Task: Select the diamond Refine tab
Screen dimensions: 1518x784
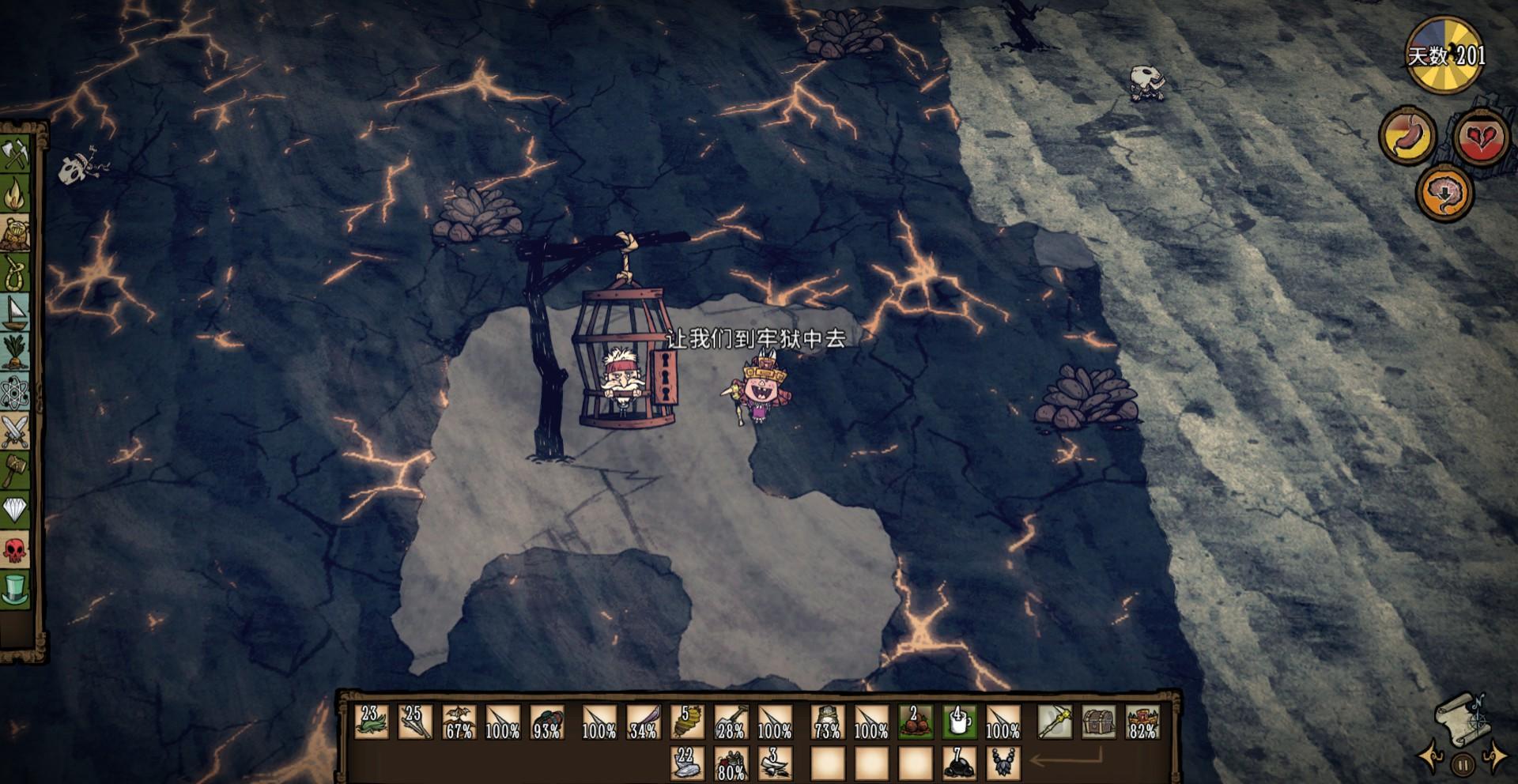Action: click(15, 511)
